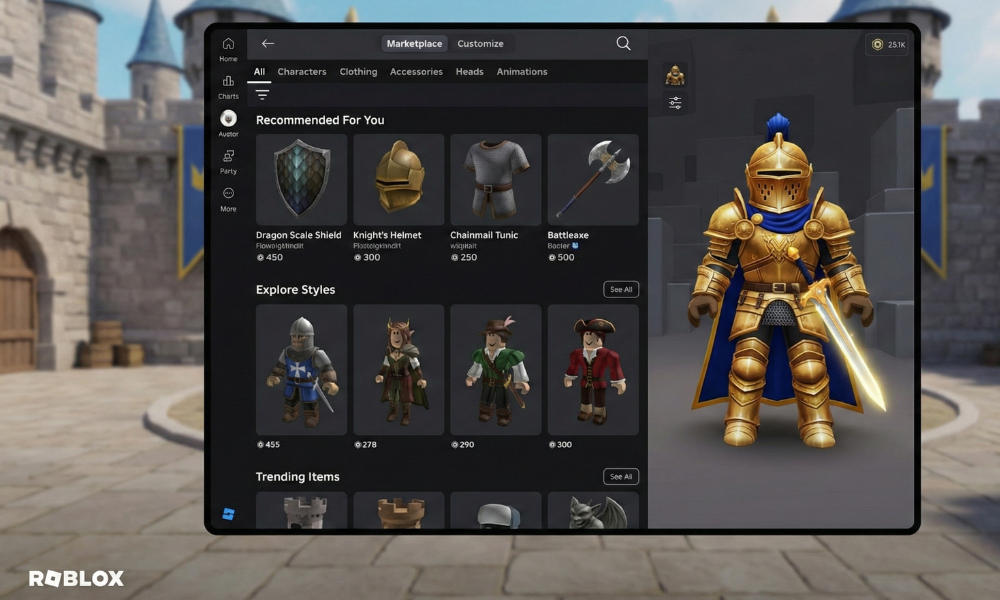Viewport: 1000px width, 600px height.
Task: Select the Characters category tab
Action: pos(302,72)
